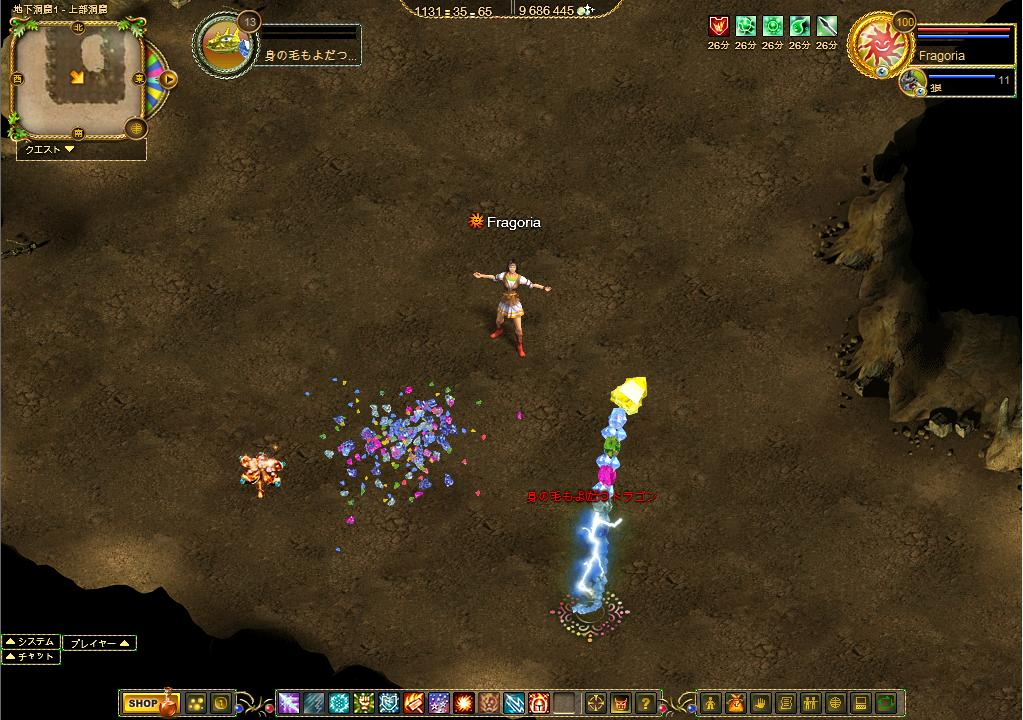1023x720 pixels.
Task: Click the round arrow button beside minimap
Action: click(x=169, y=77)
